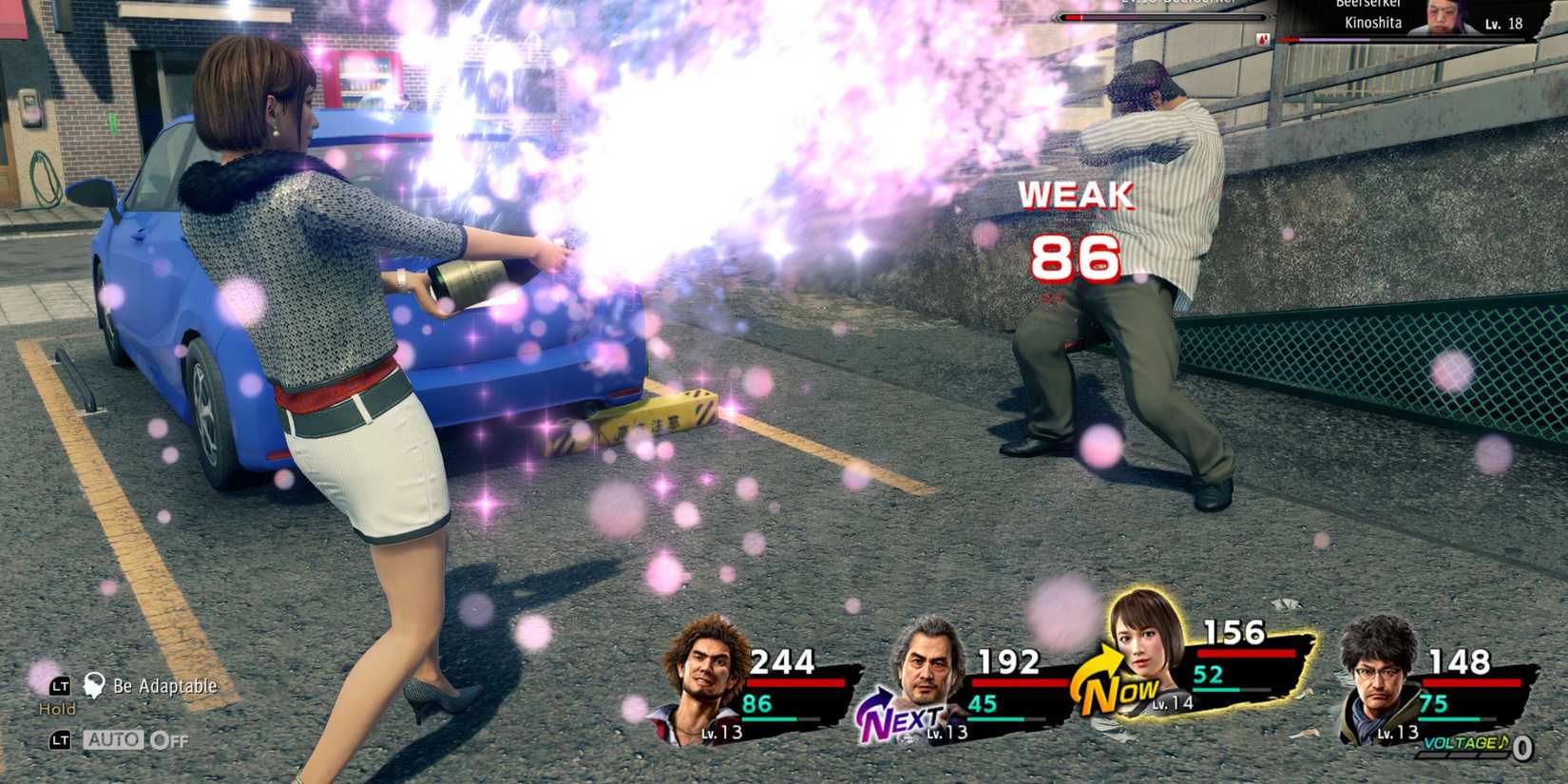This screenshot has height=784, width=1568.
Task: Toggle the AUTO battle mode setting
Action: (114, 739)
